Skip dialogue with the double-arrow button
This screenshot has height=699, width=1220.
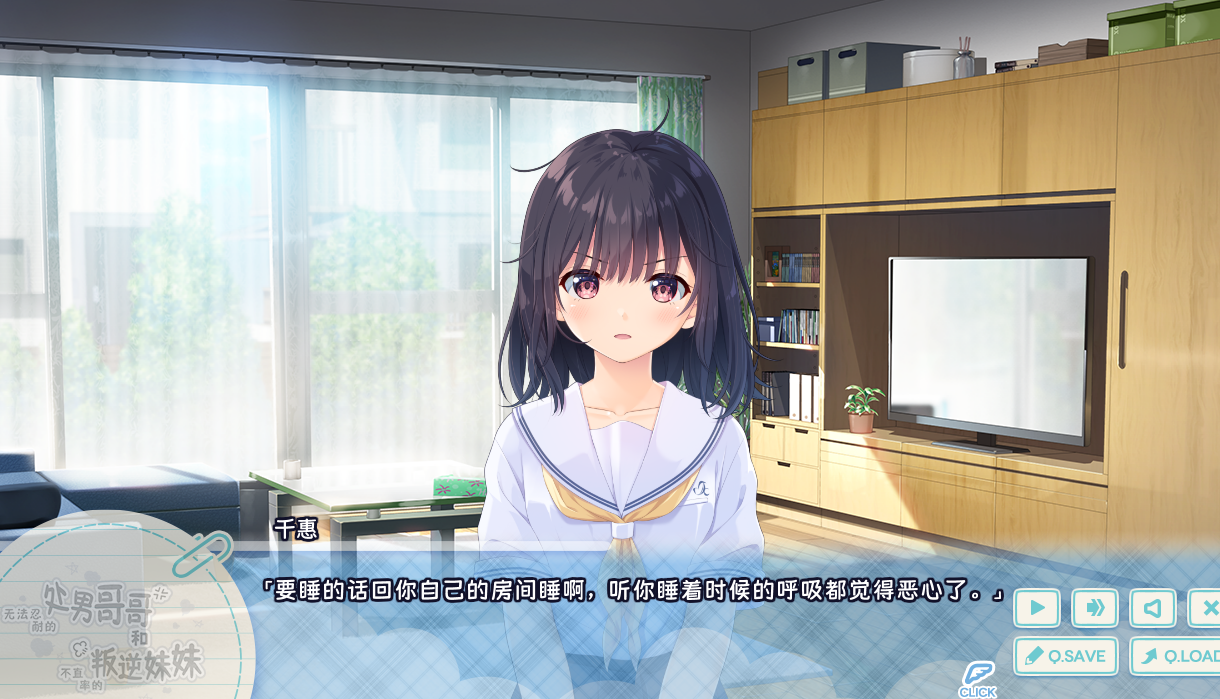click(1095, 608)
